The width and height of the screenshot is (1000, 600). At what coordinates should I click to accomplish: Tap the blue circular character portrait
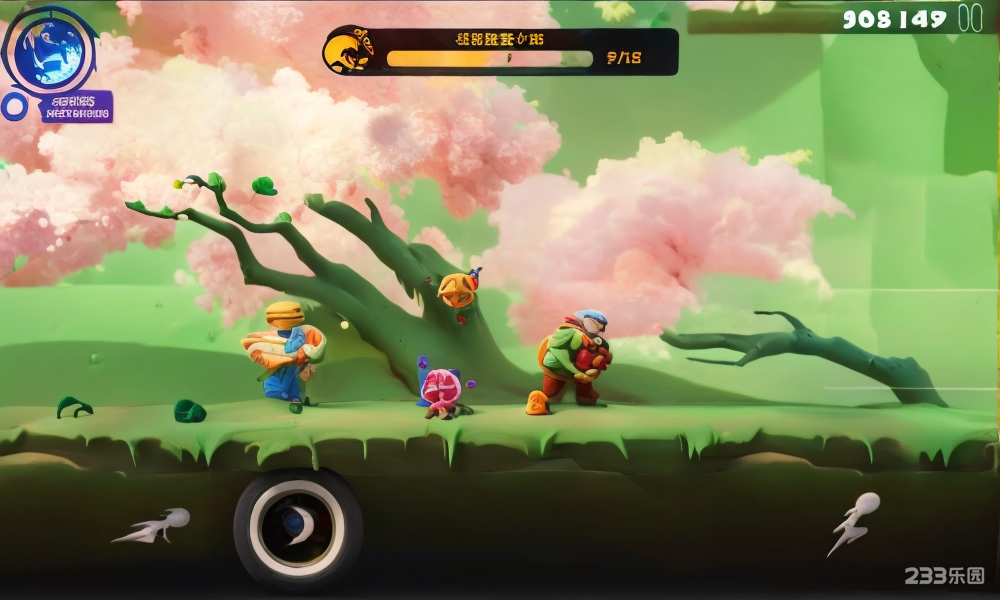(49, 51)
